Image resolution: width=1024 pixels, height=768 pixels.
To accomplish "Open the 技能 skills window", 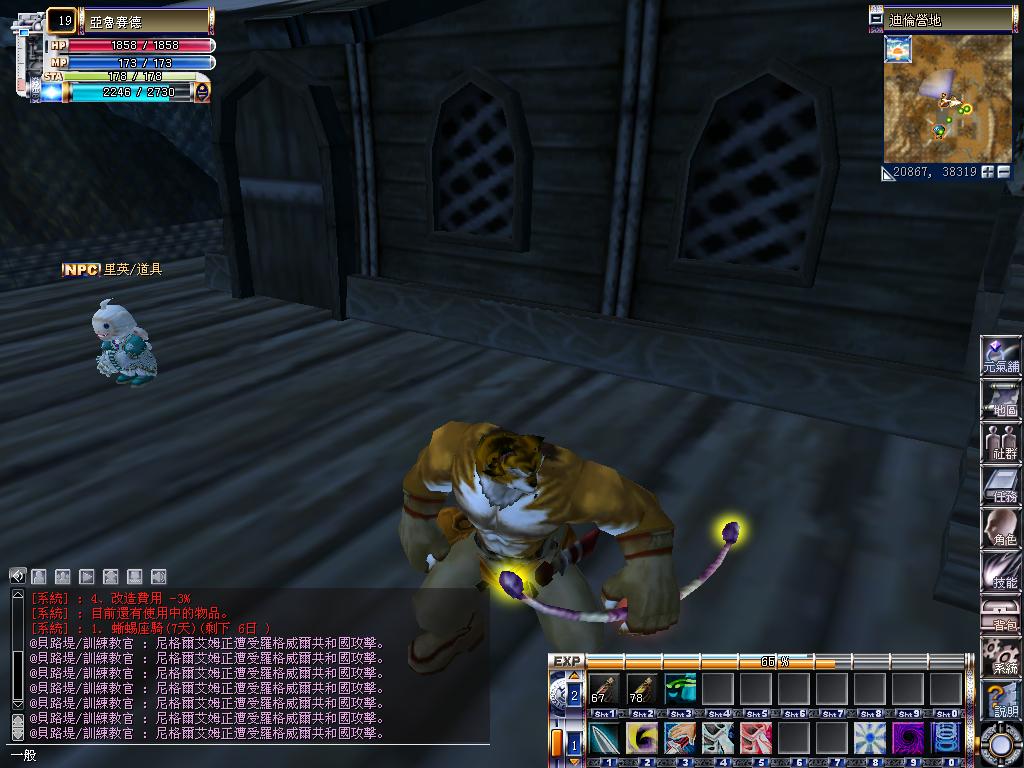I will point(1000,571).
